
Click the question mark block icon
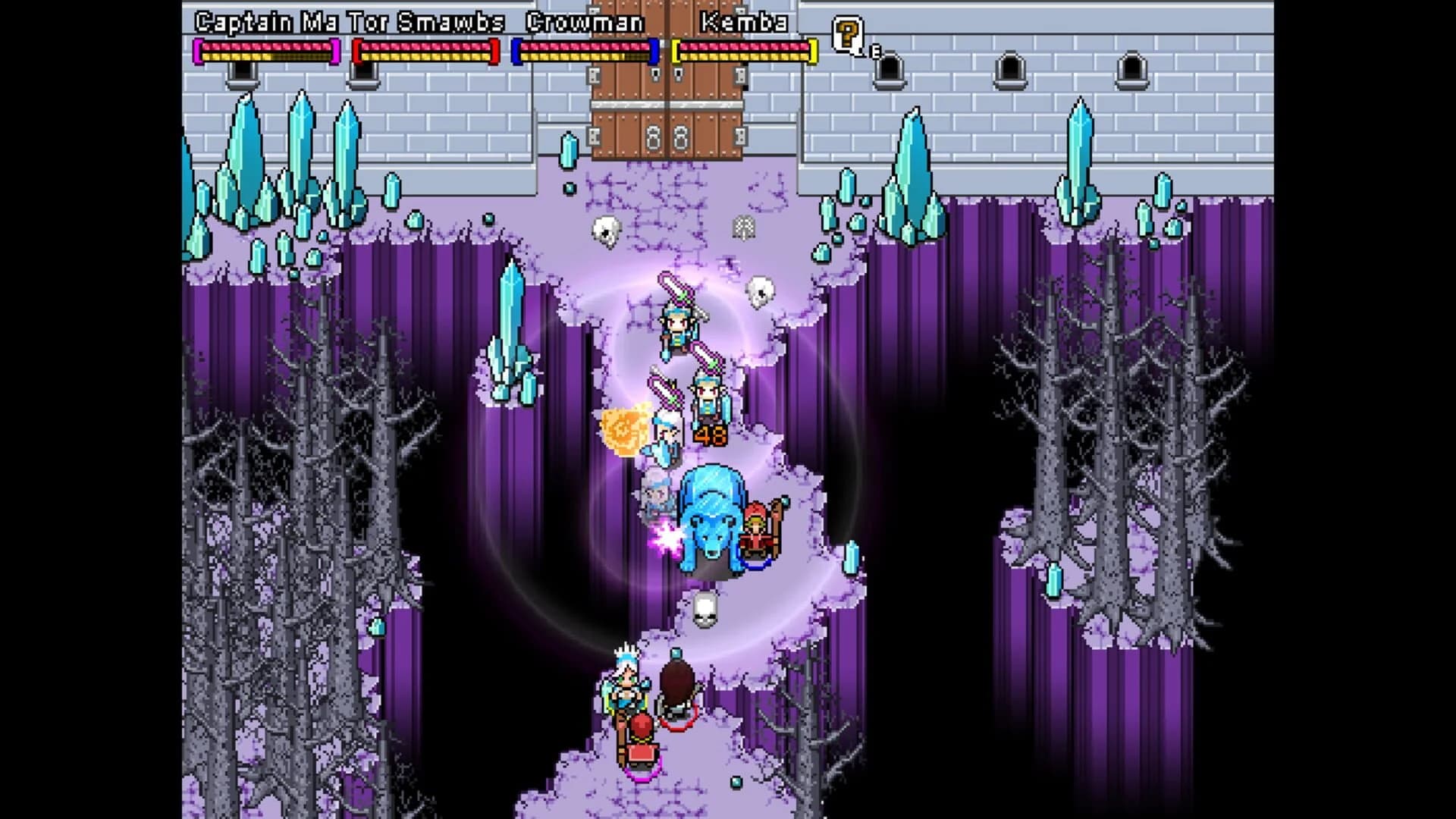[848, 34]
